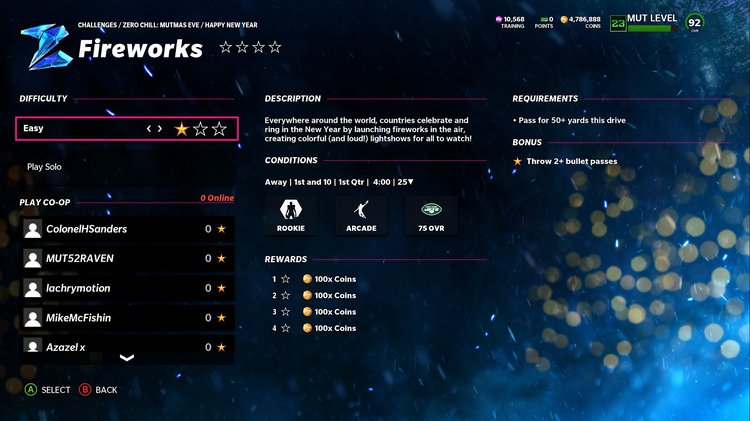Click the Arcade condition tile
The image size is (750, 421).
point(361,214)
